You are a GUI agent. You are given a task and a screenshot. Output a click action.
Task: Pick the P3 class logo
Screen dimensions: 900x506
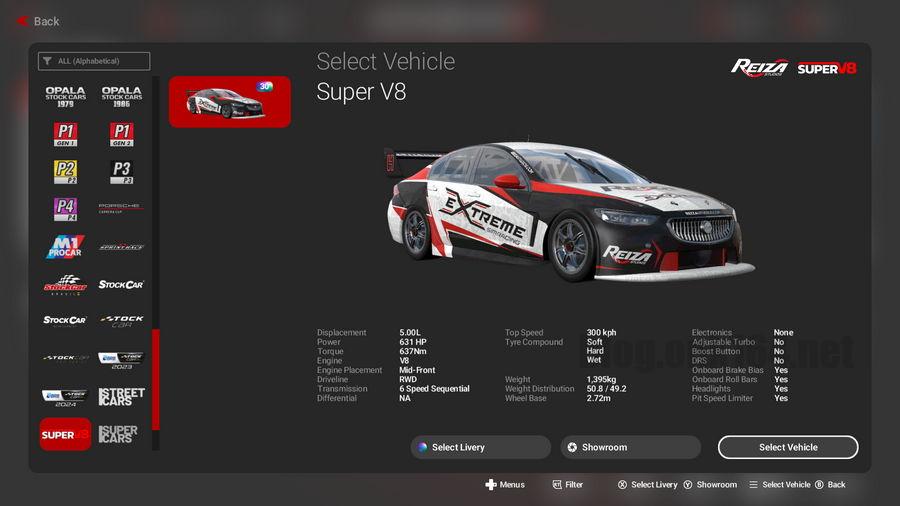pos(121,171)
